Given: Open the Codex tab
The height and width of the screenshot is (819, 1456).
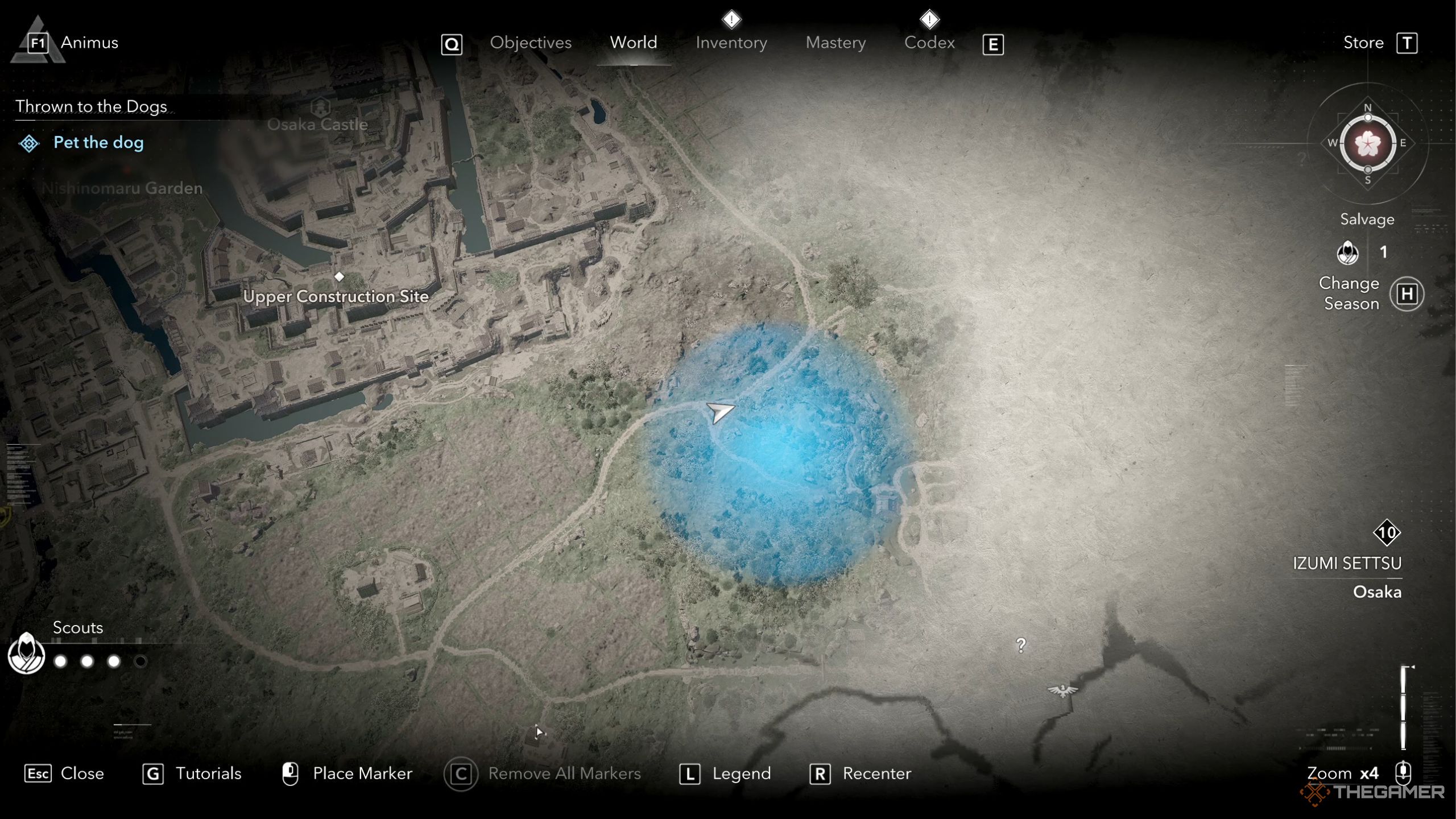Looking at the screenshot, I should [929, 43].
